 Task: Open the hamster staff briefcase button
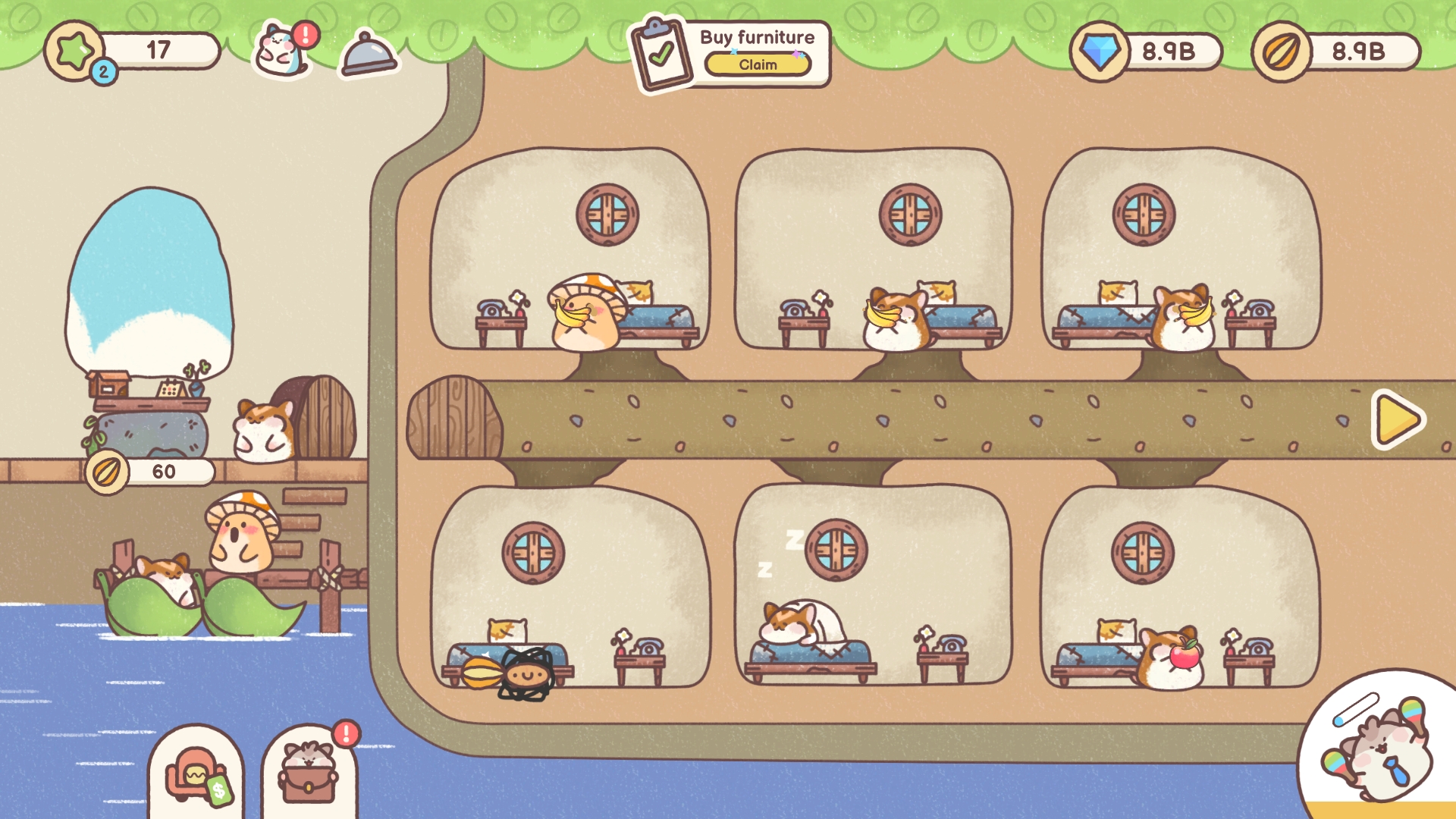coord(309,773)
